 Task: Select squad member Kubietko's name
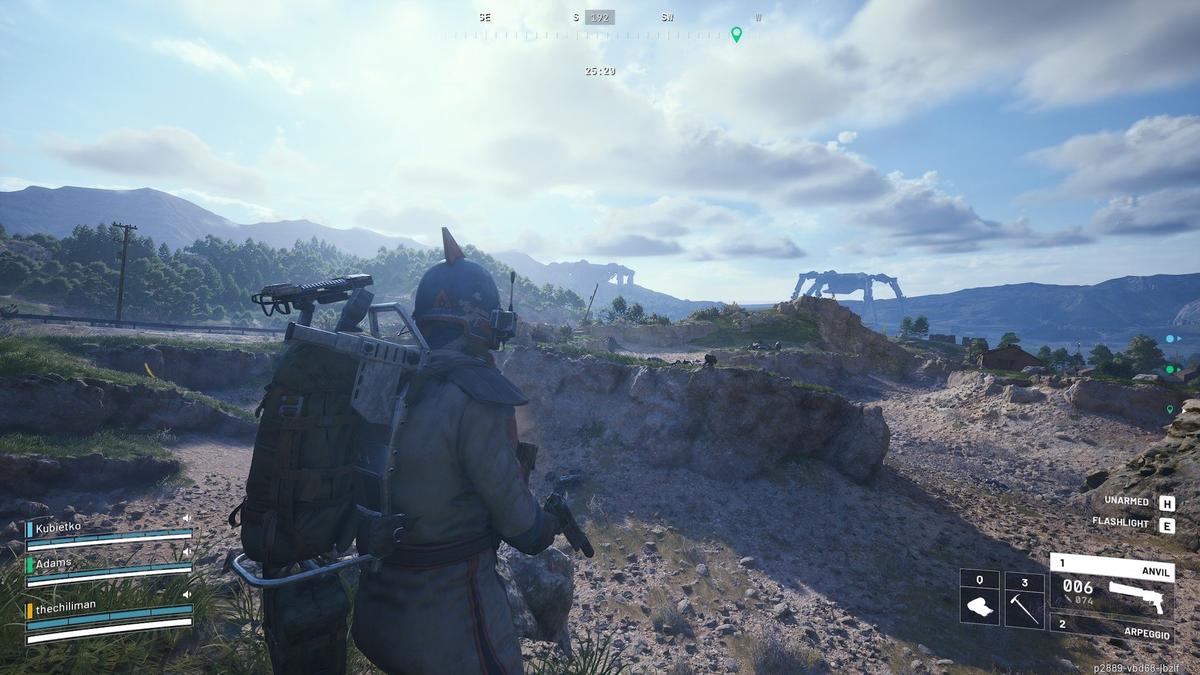(x=61, y=525)
